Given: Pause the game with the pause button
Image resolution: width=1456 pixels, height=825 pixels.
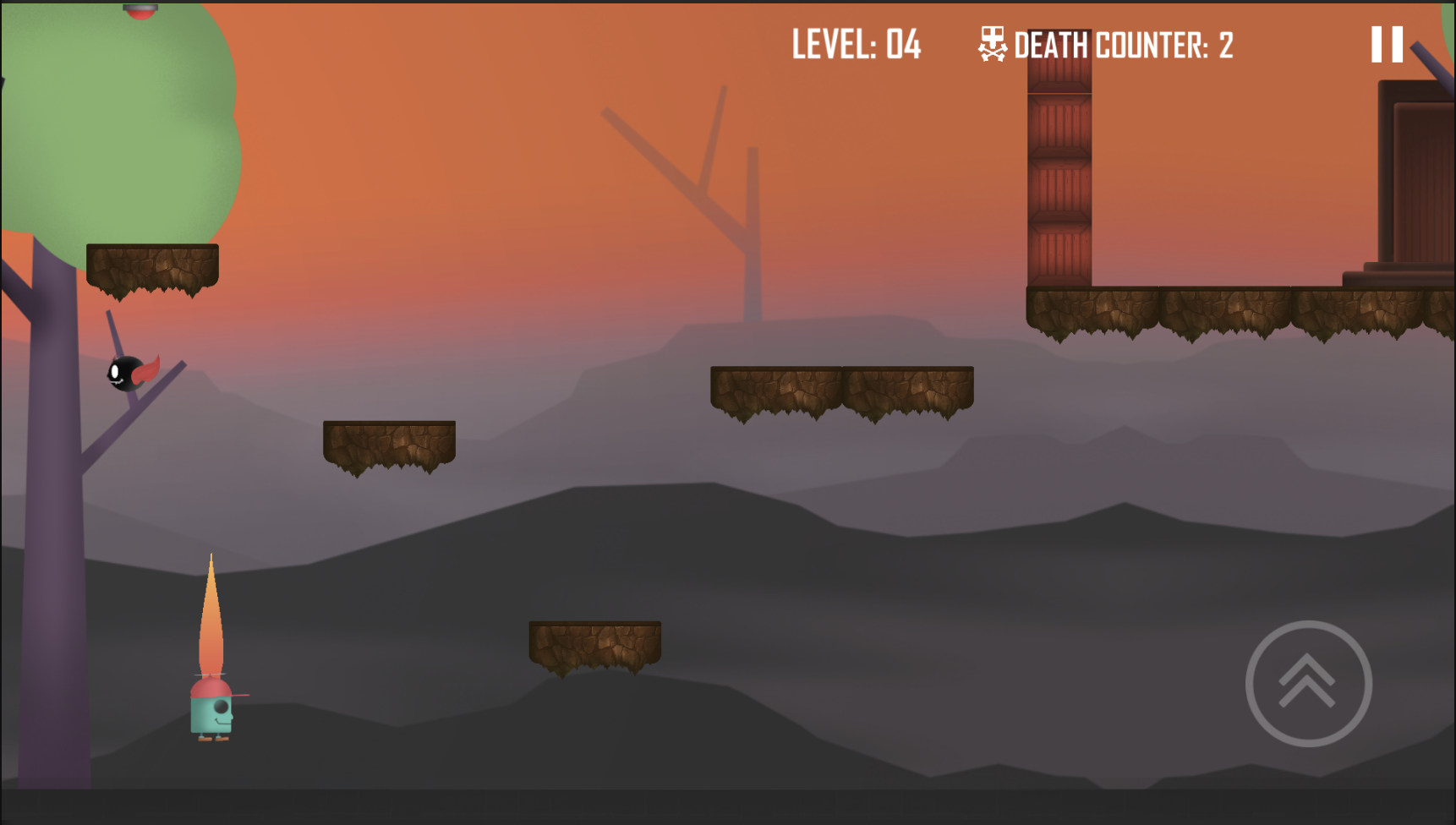Looking at the screenshot, I should 1387,45.
